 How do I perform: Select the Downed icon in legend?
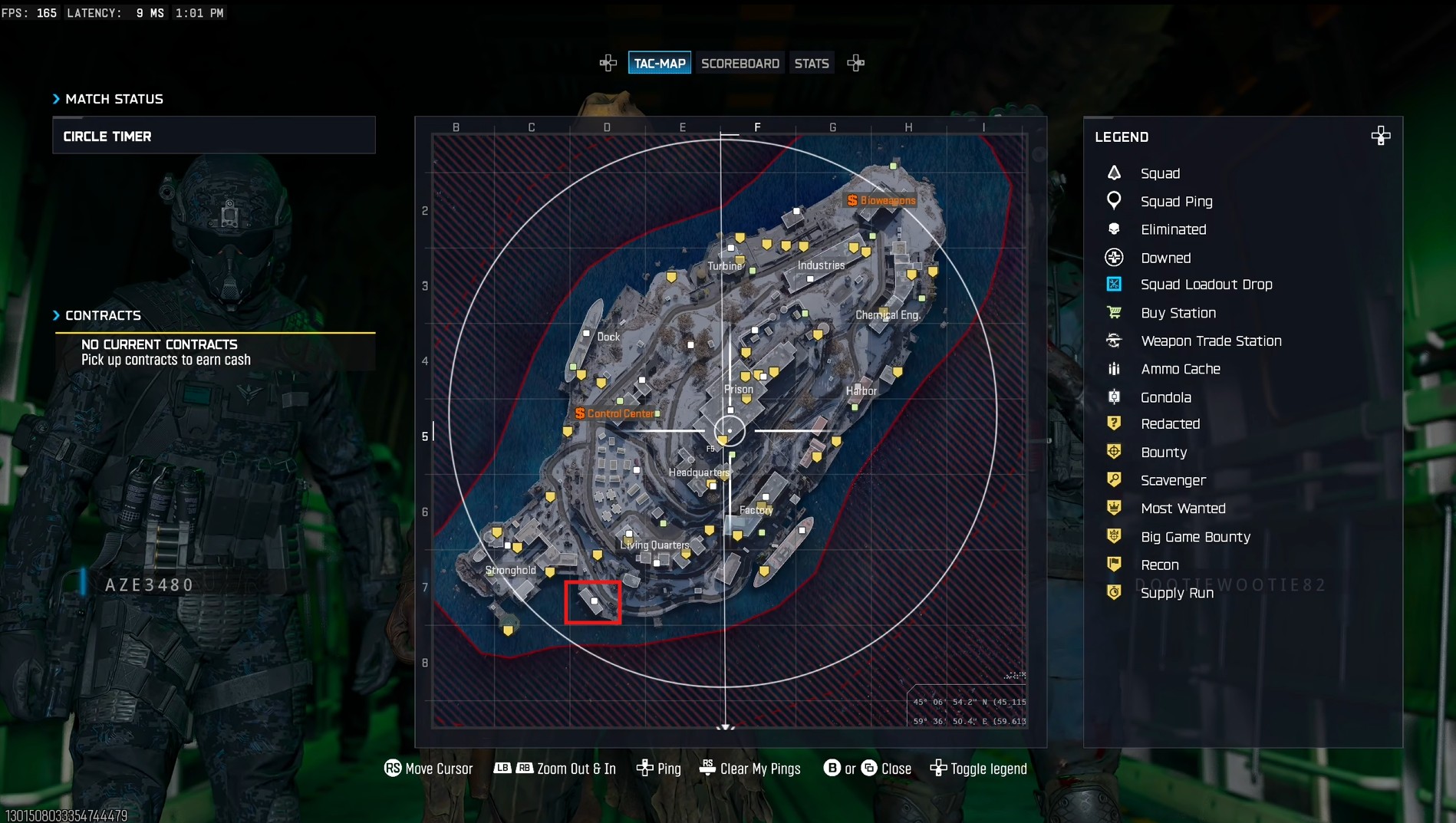pyautogui.click(x=1114, y=257)
